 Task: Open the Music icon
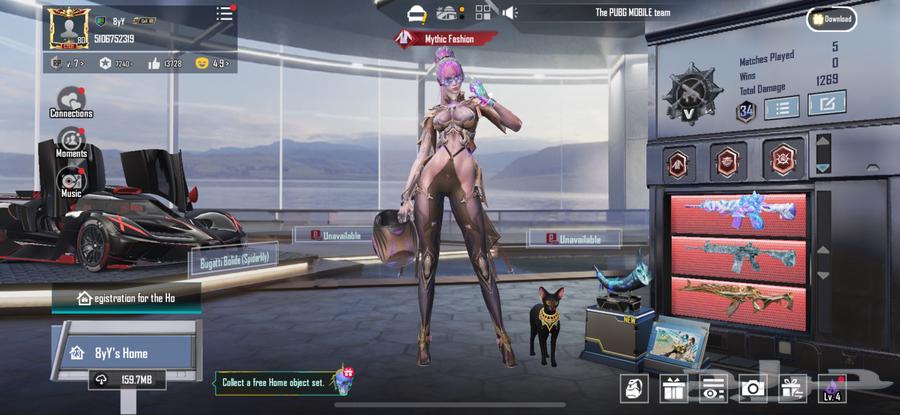(x=71, y=181)
